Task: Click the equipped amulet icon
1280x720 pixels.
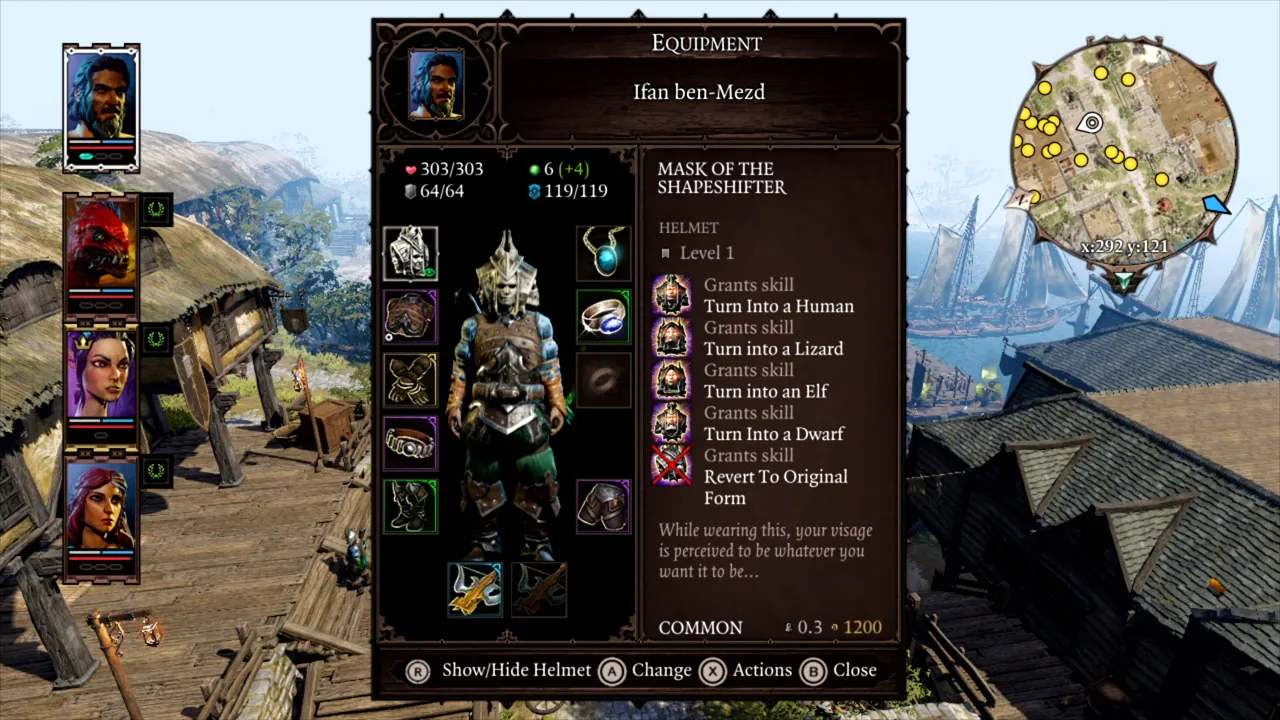Action: [x=602, y=252]
